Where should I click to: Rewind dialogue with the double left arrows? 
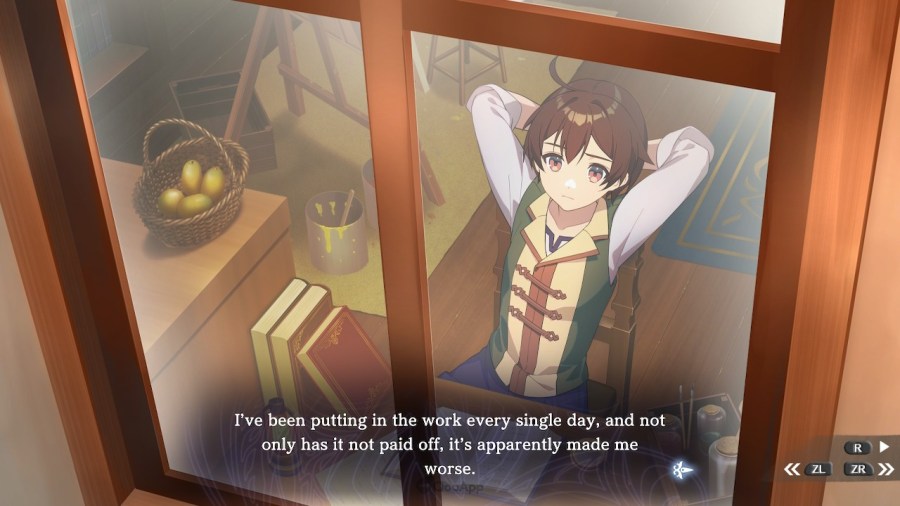(792, 468)
